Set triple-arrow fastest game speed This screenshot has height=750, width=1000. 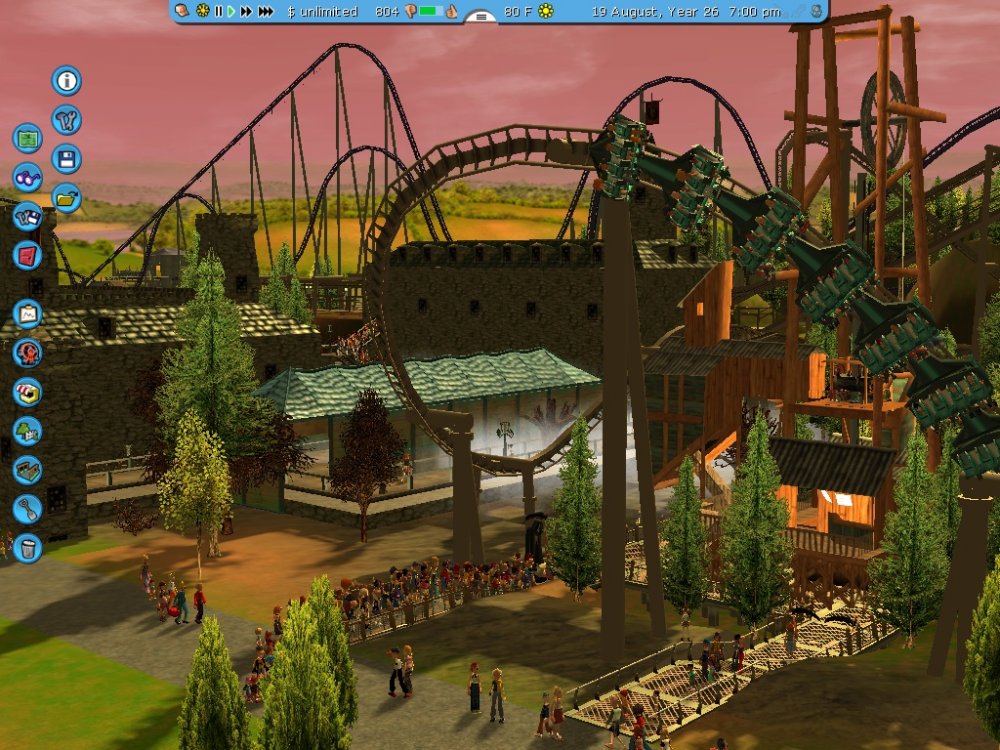(x=266, y=11)
